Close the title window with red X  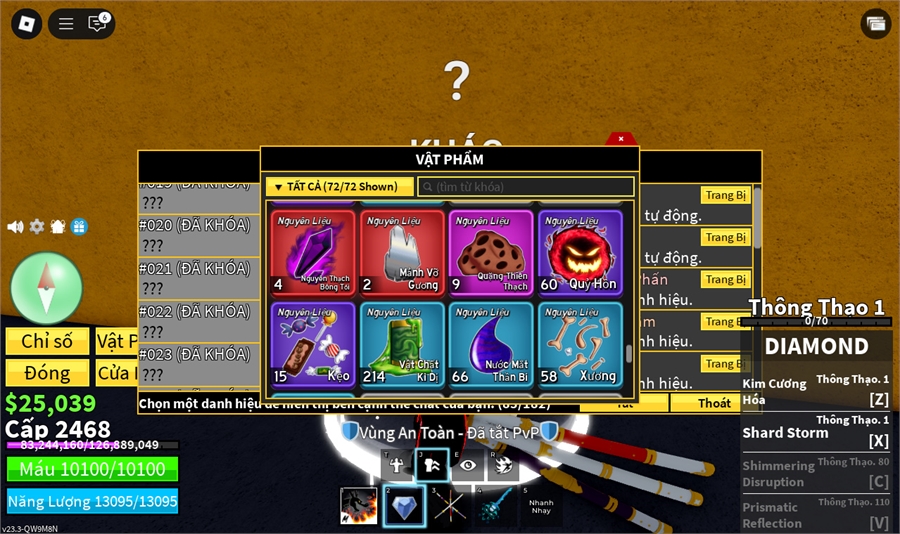click(620, 139)
